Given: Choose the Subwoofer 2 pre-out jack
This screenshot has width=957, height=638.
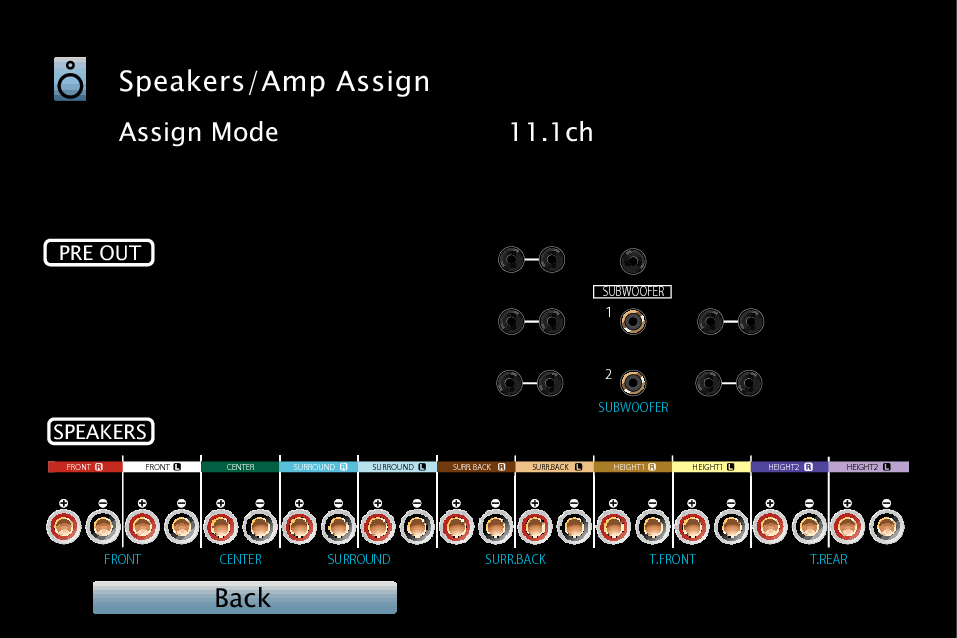Looking at the screenshot, I should pyautogui.click(x=632, y=382).
